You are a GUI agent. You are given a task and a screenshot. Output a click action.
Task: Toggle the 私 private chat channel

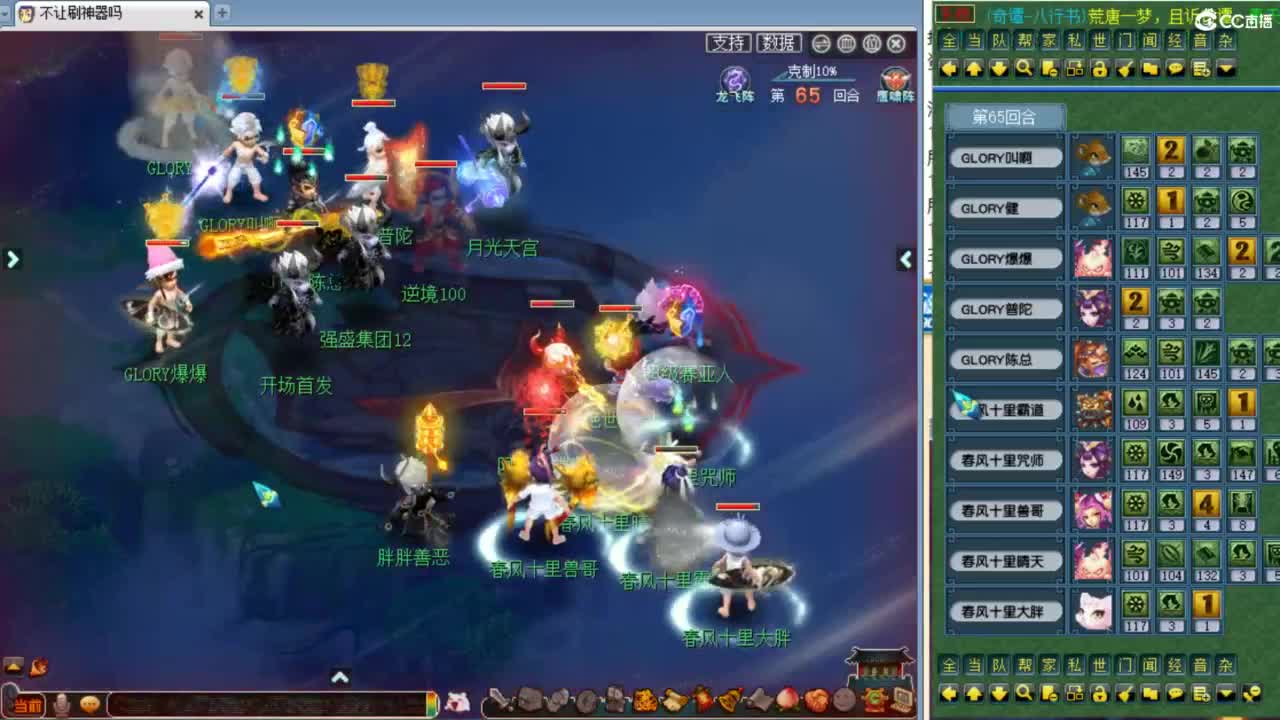[1073, 42]
